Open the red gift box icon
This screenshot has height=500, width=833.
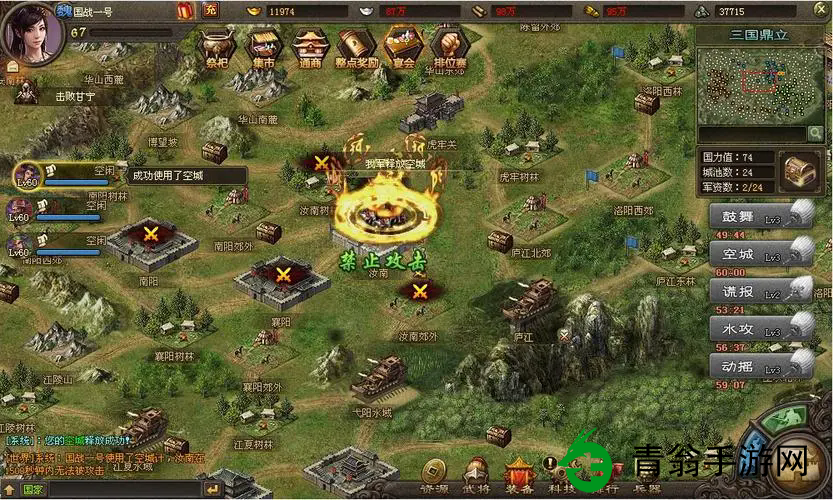pyautogui.click(x=185, y=11)
